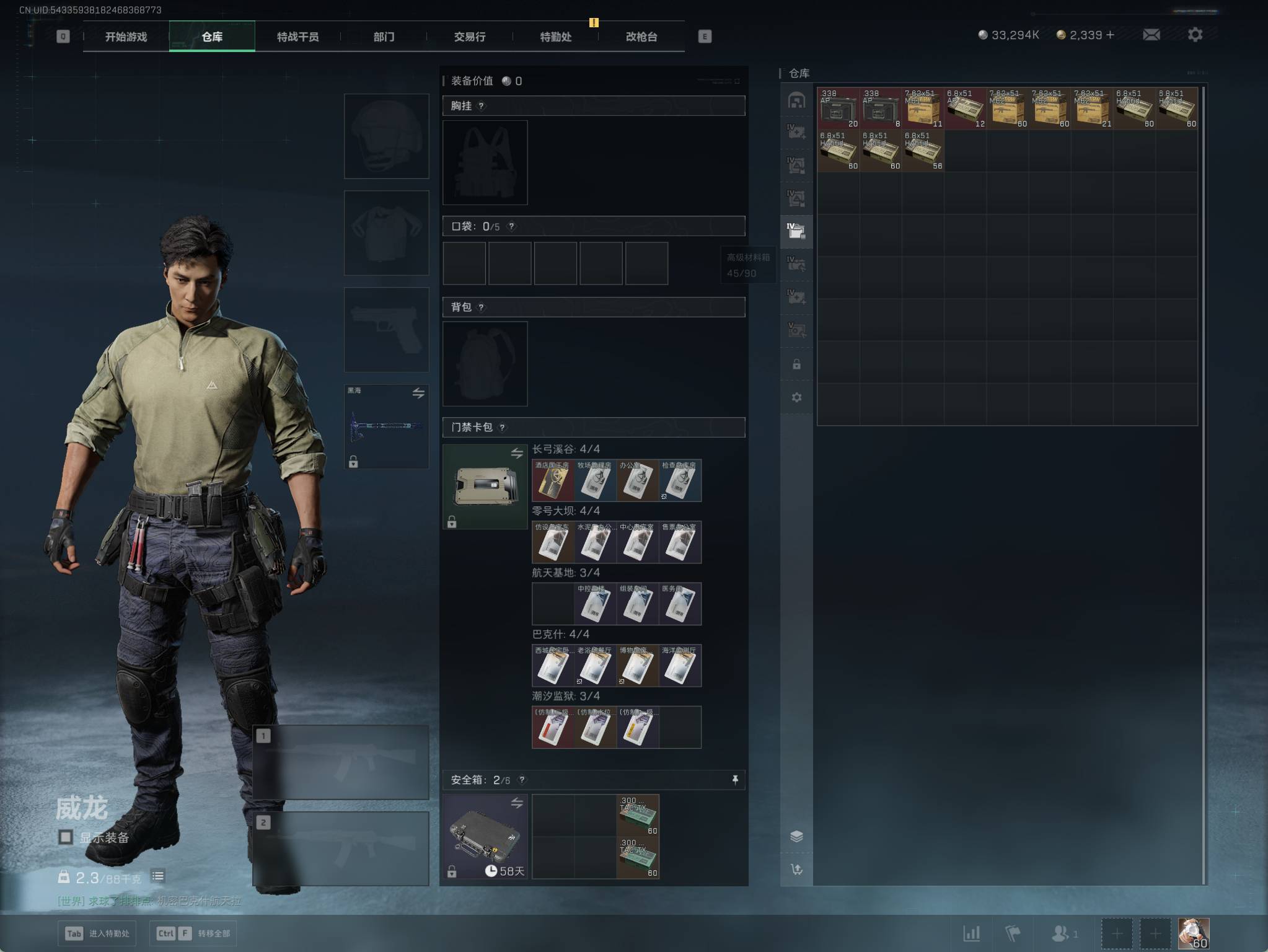Open the 改枪台 gunsmith tab
The height and width of the screenshot is (952, 1268).
coord(641,37)
